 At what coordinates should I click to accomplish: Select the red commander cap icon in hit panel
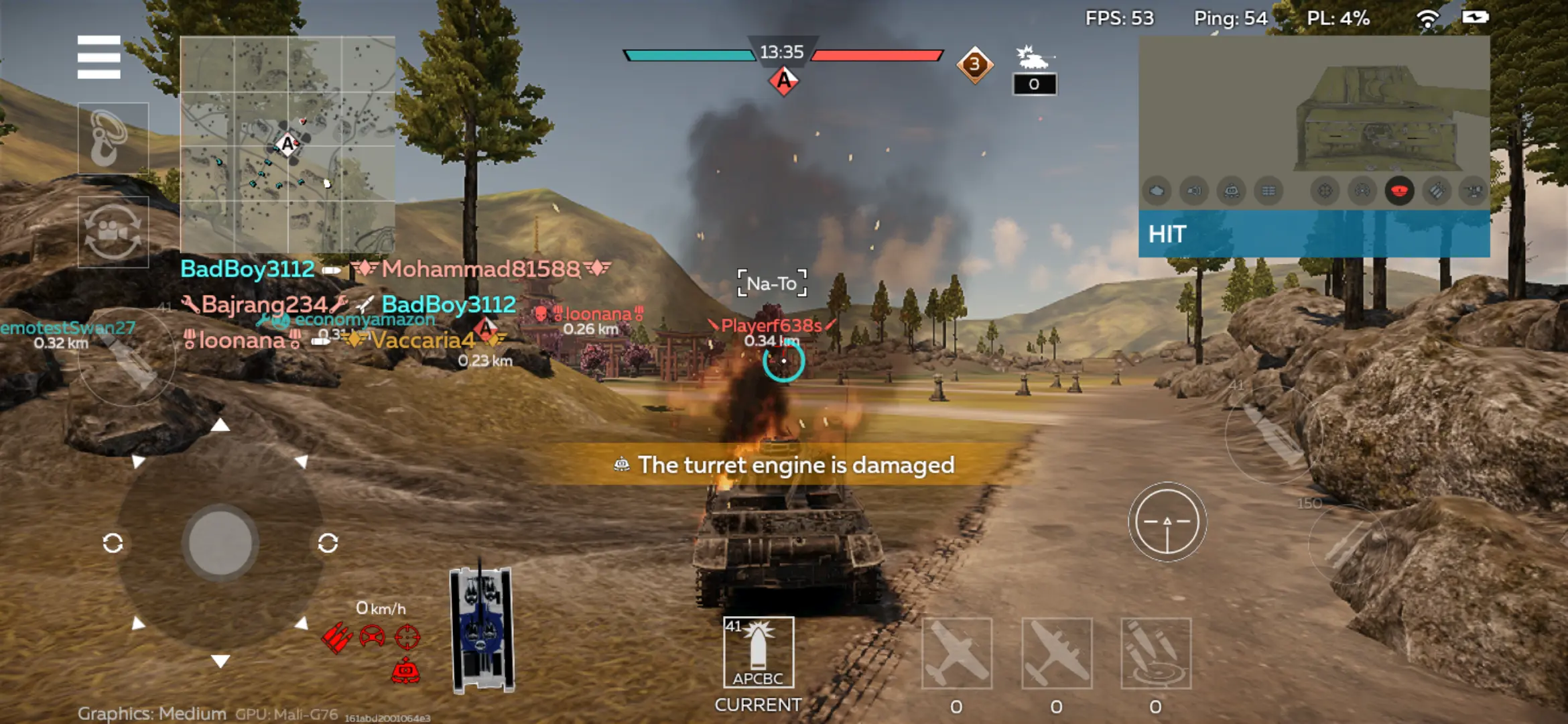coord(1399,191)
